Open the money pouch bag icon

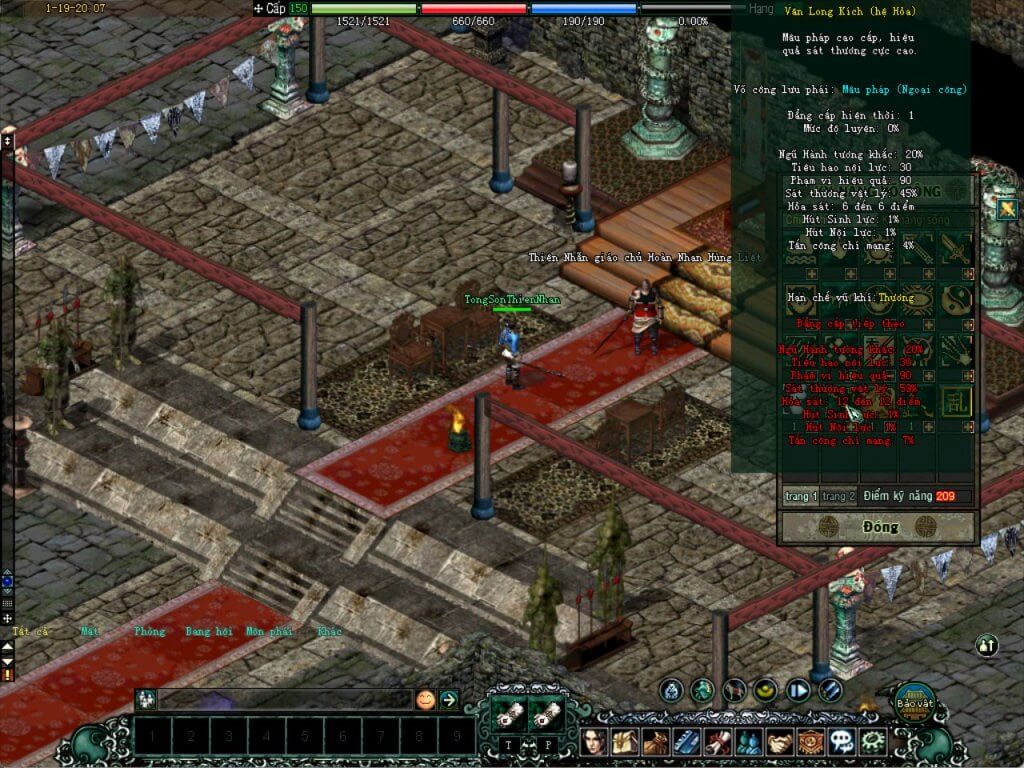point(656,742)
